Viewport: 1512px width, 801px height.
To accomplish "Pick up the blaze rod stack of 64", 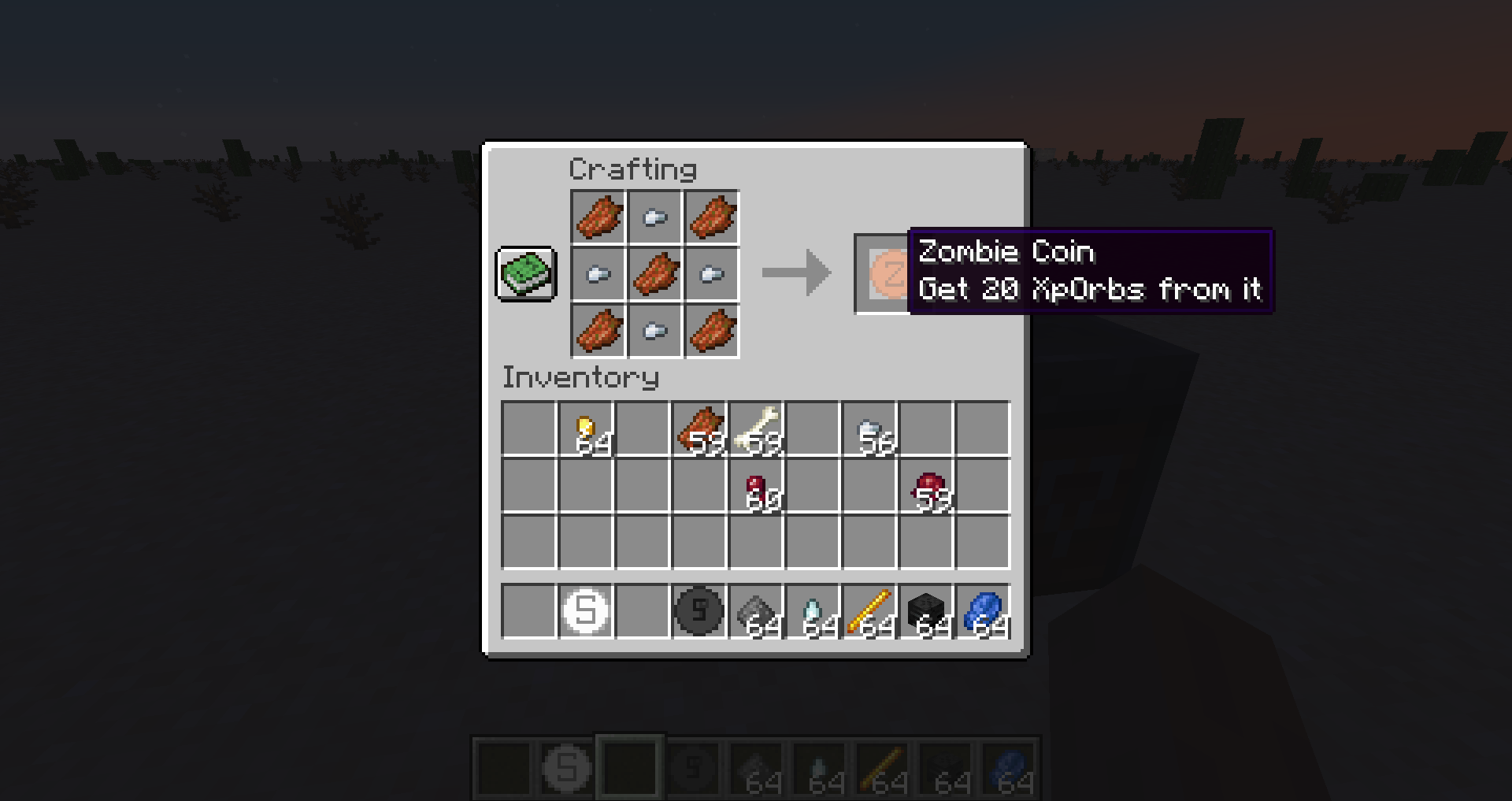I will (x=872, y=613).
